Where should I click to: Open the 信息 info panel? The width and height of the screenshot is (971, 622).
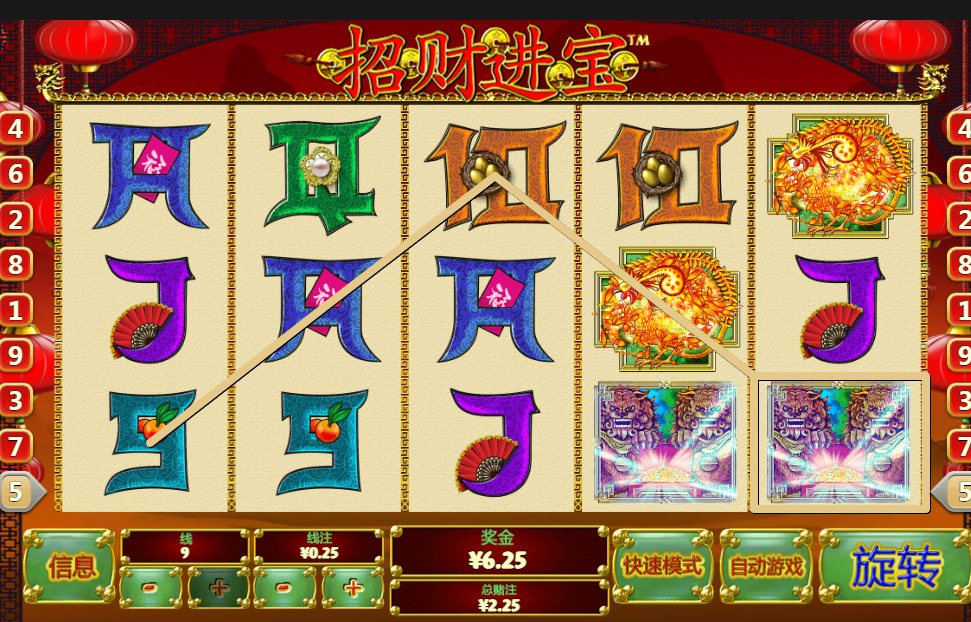pyautogui.click(x=70, y=567)
